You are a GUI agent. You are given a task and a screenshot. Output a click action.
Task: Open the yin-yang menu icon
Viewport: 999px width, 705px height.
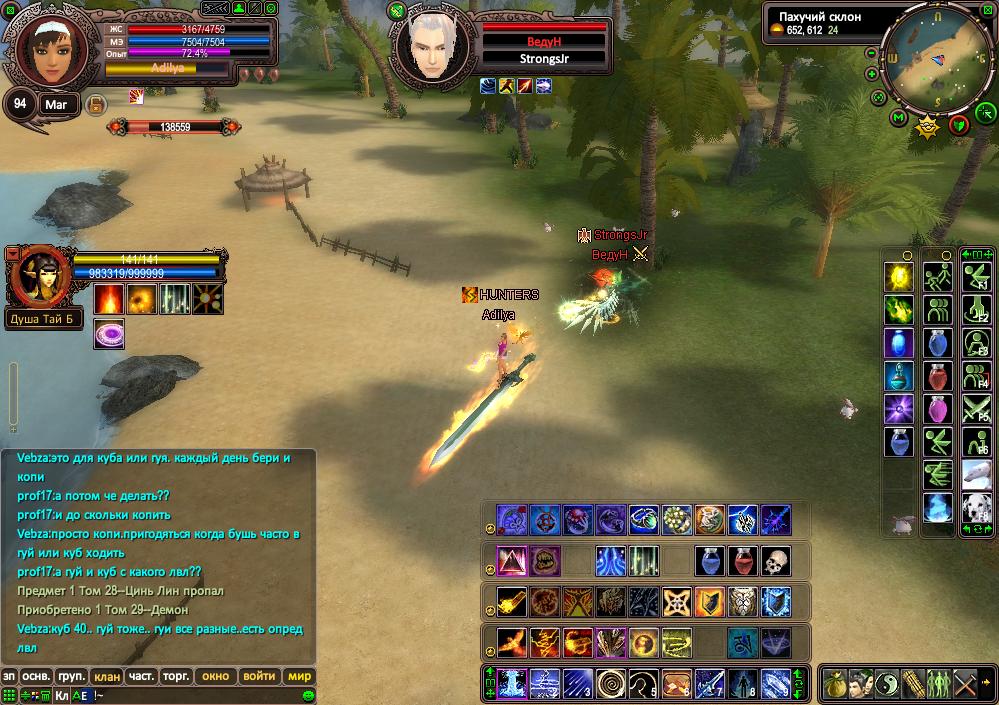coord(887,685)
